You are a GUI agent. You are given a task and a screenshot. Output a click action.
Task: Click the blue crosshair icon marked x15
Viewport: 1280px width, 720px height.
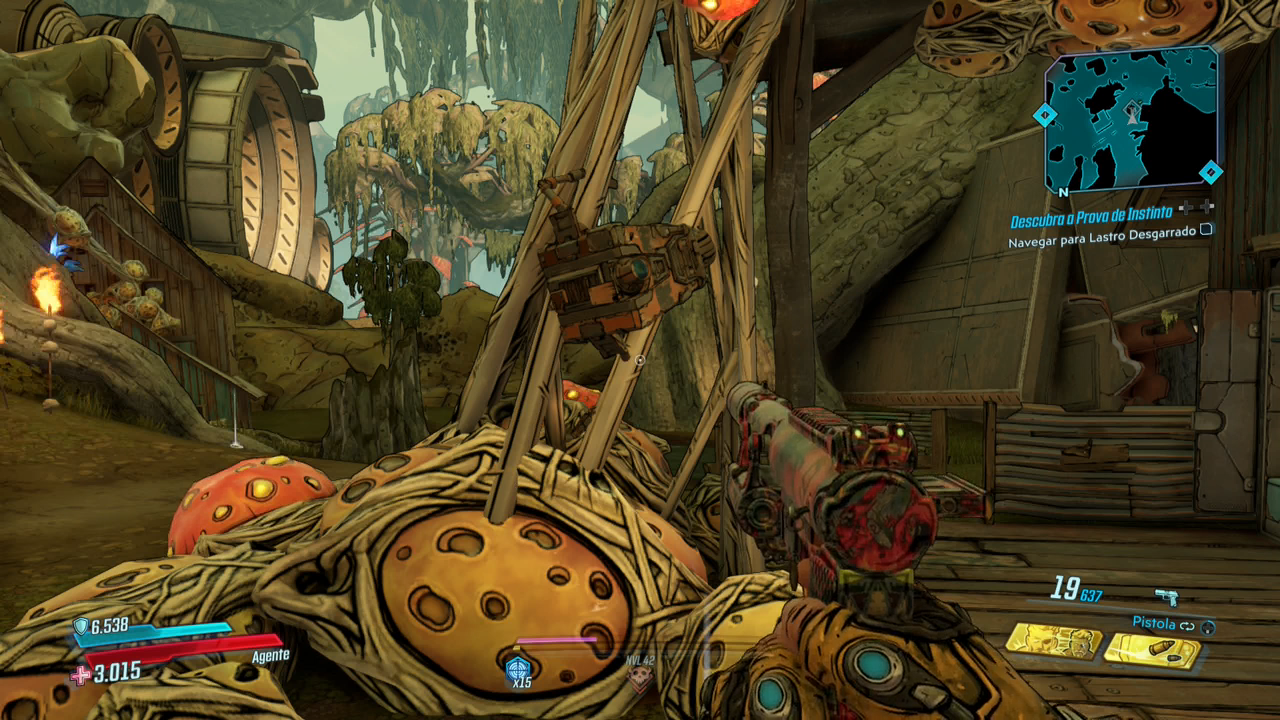point(518,668)
